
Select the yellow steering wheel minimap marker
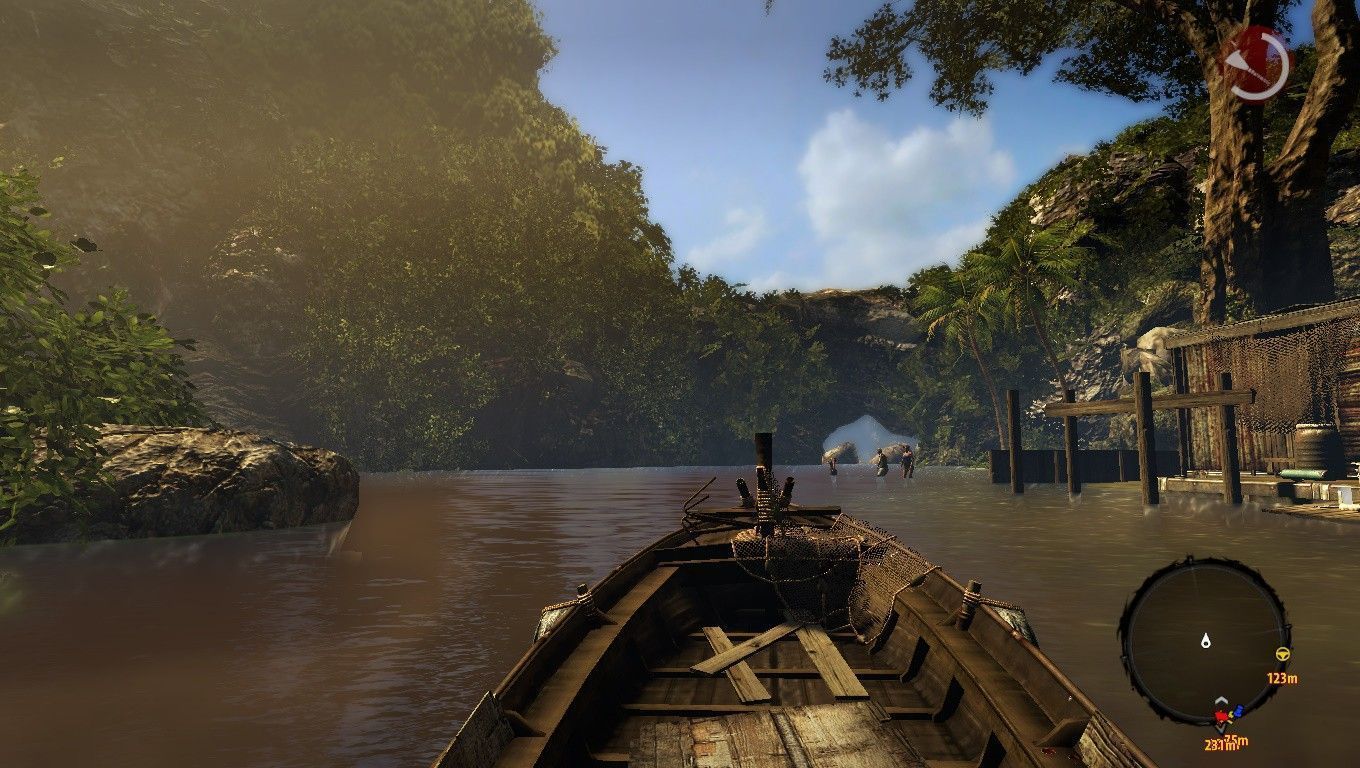pos(1282,655)
